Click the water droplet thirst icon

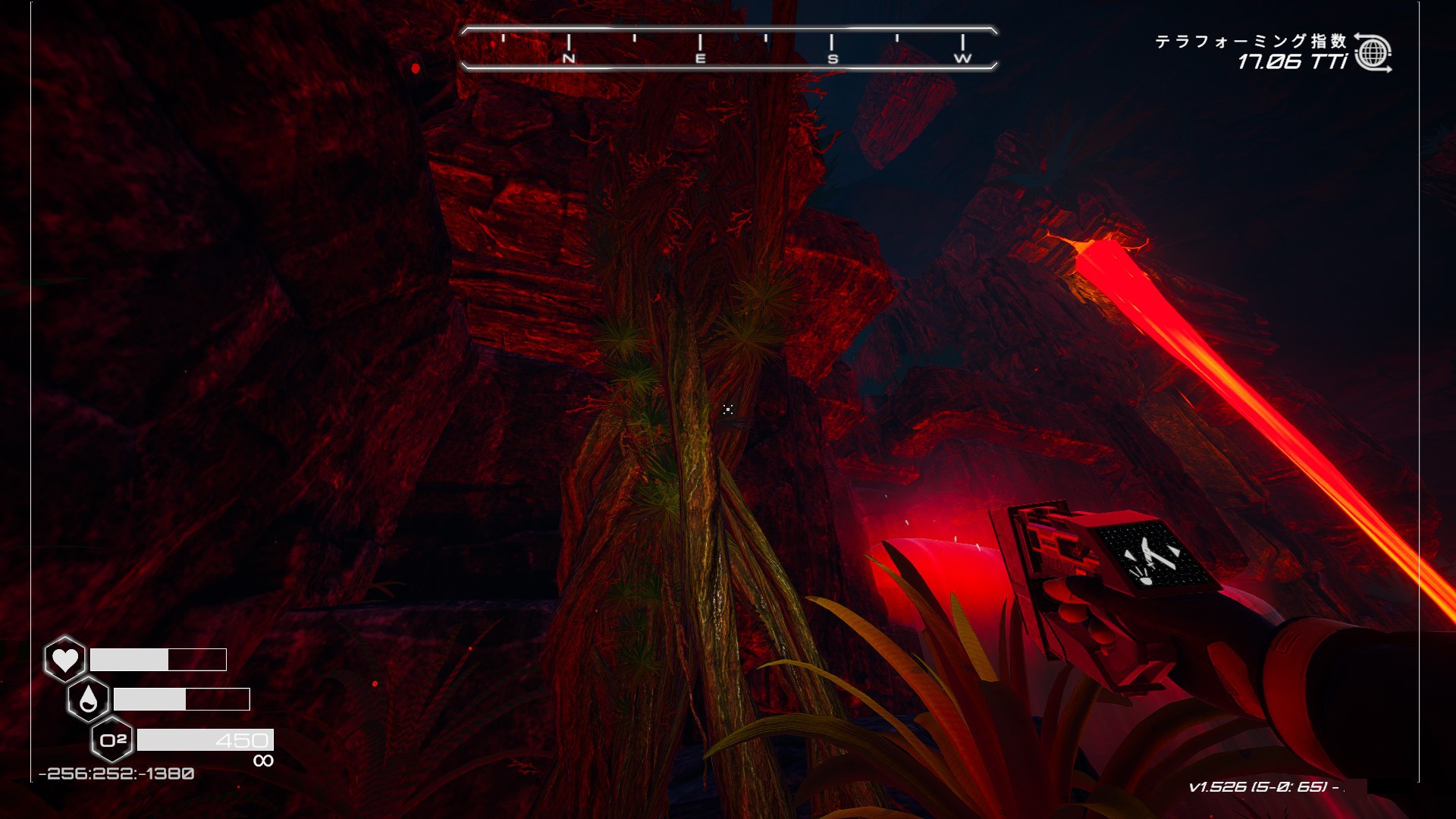click(x=88, y=699)
